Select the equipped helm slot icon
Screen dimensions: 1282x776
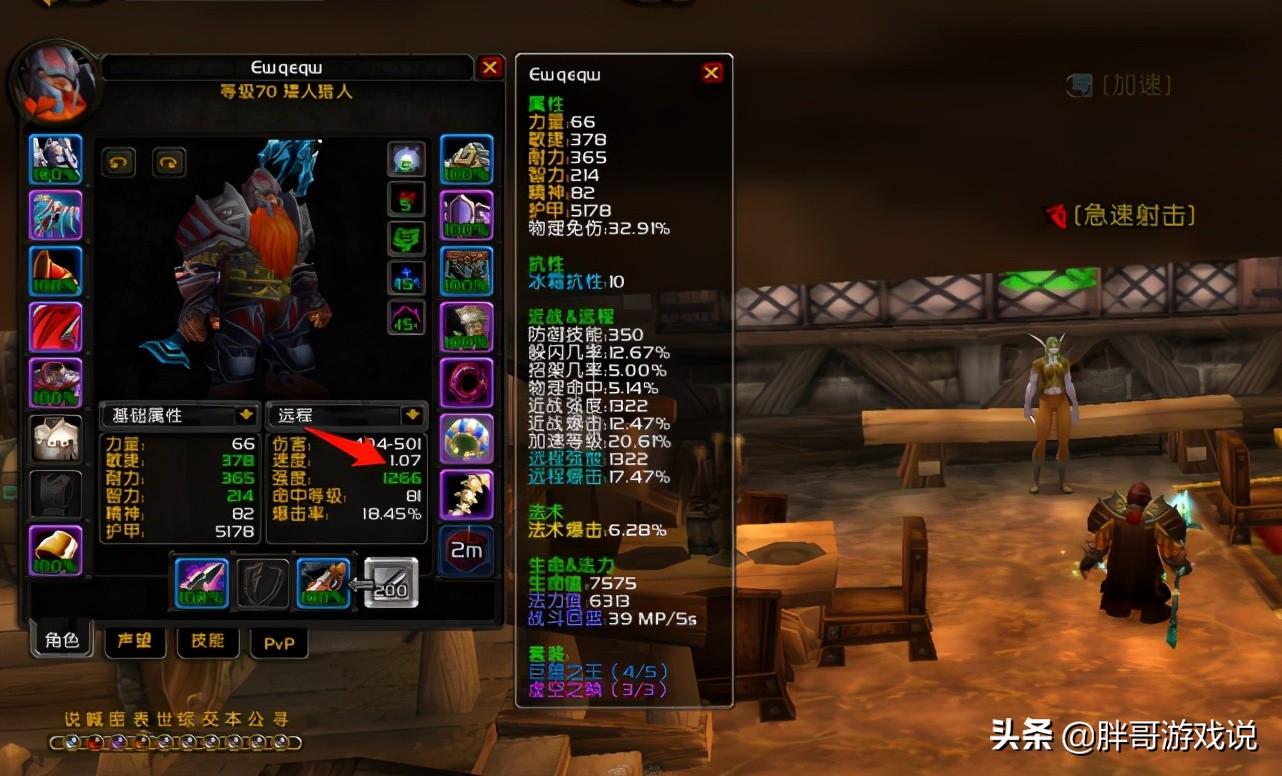click(55, 160)
